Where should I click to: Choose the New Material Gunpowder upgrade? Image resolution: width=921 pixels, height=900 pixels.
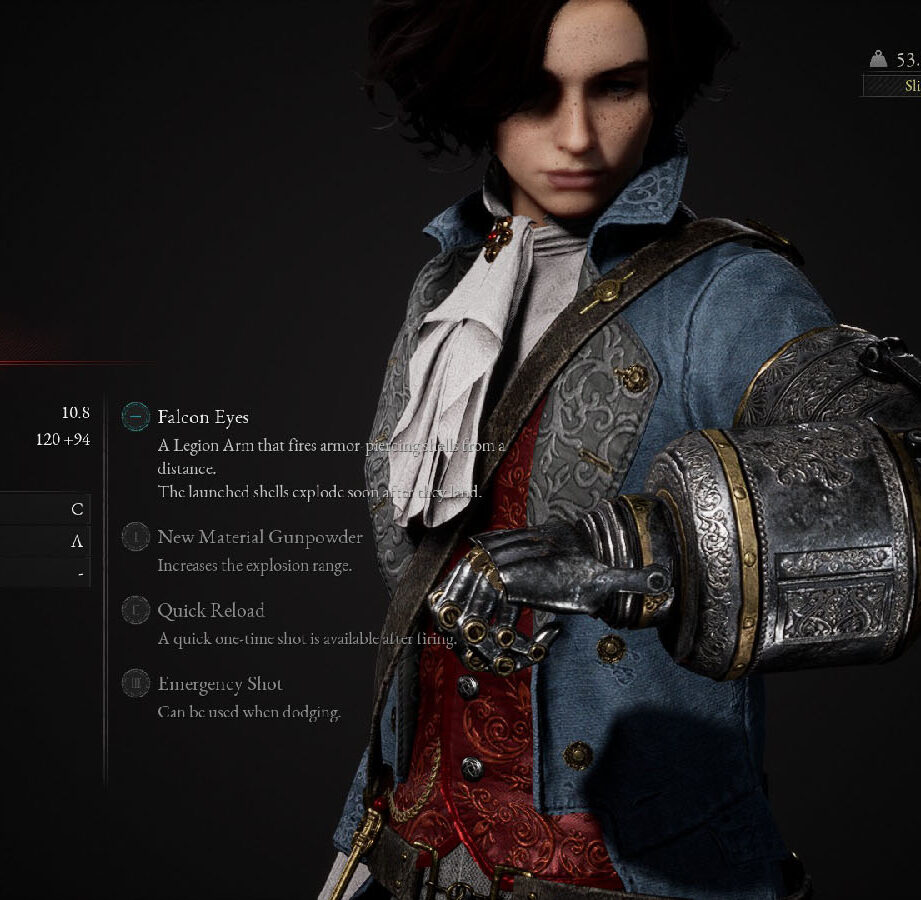259,537
